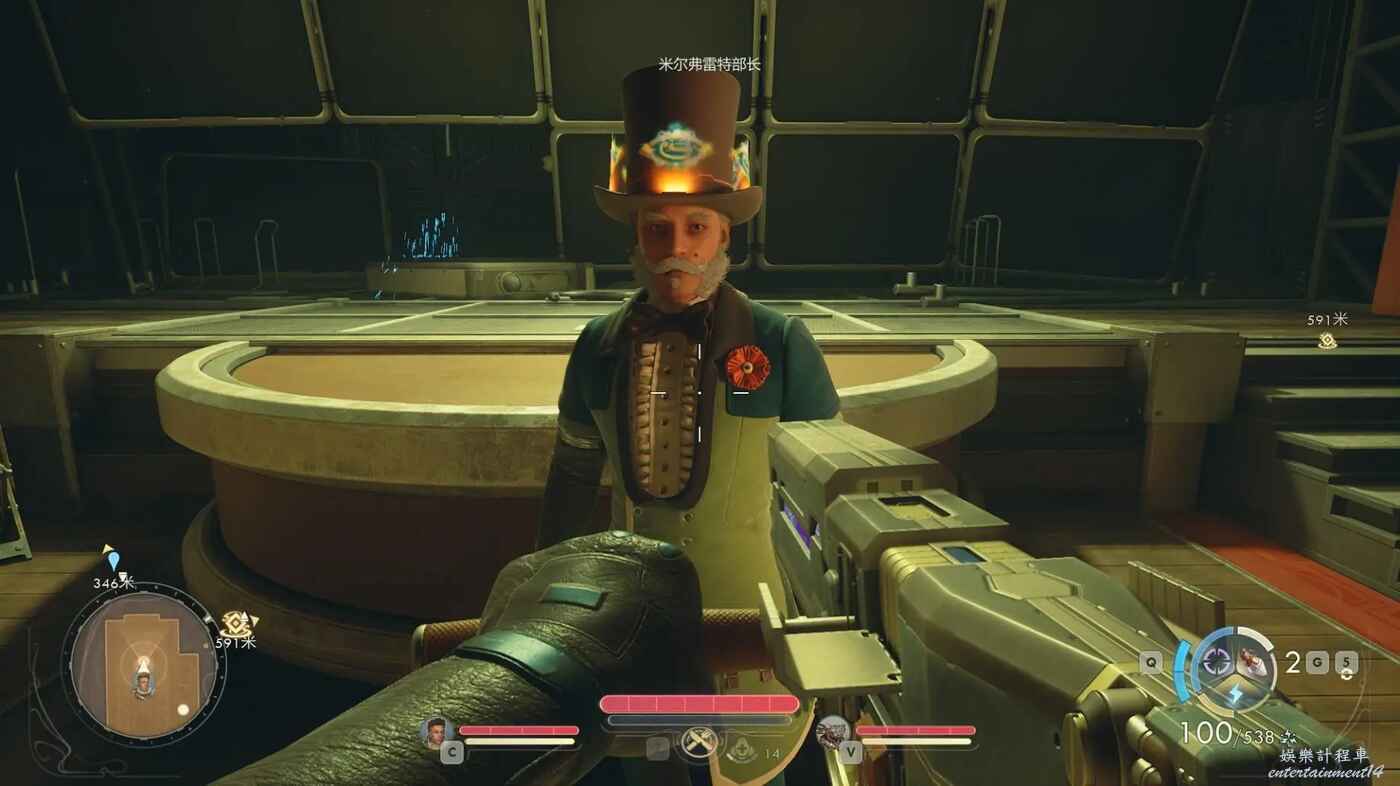Click the crossed tools icon under the health bar
Viewport: 1400px width, 786px height.
tap(699, 743)
